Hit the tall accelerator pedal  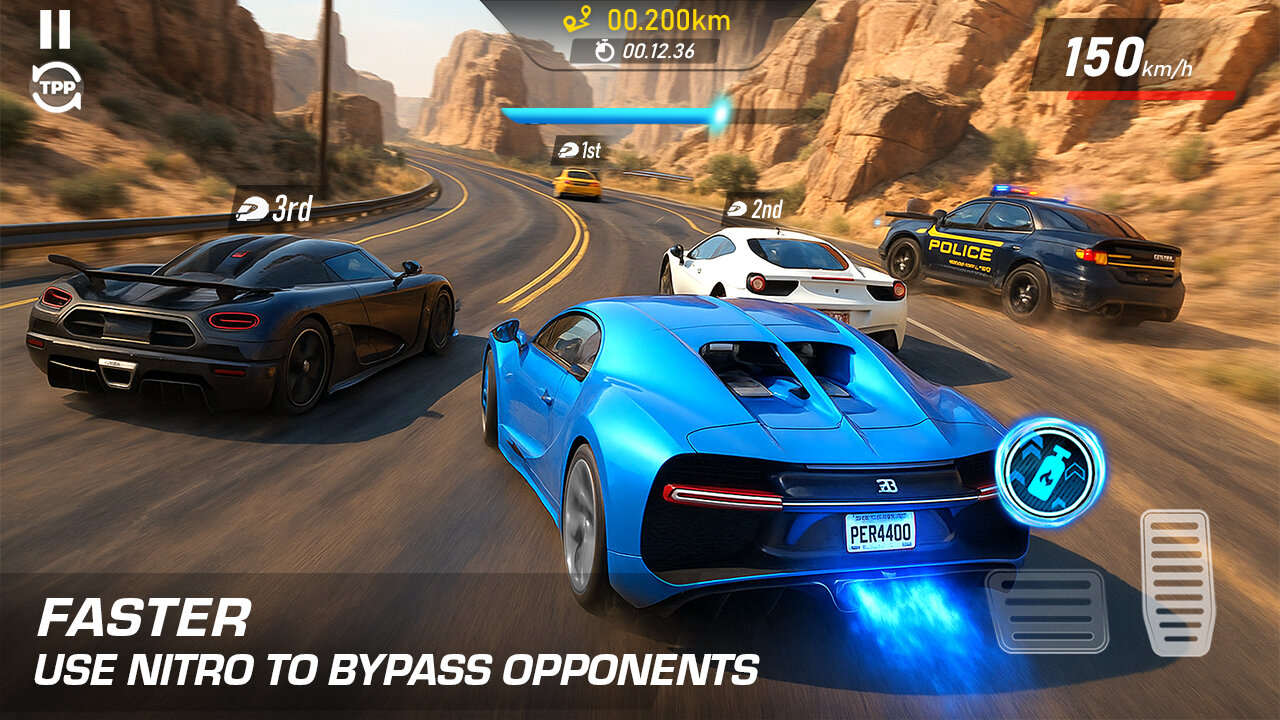(1177, 582)
